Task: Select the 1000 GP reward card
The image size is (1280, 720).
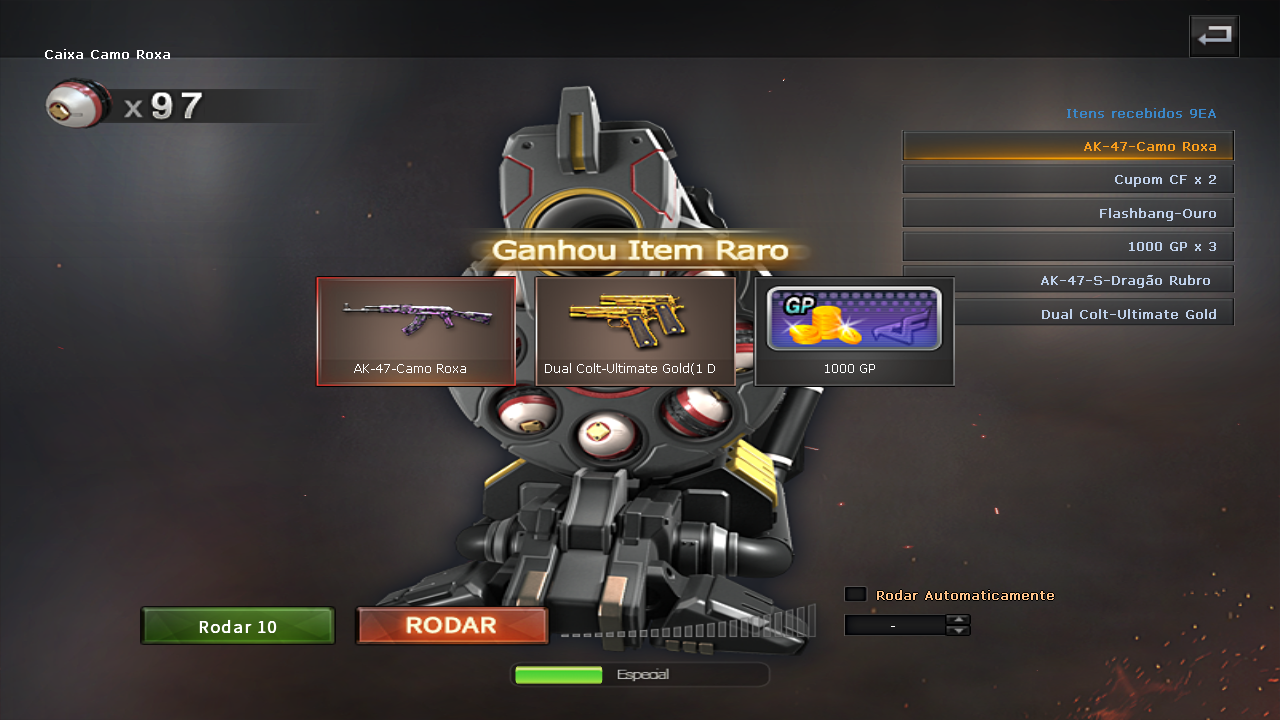Action: pos(854,331)
